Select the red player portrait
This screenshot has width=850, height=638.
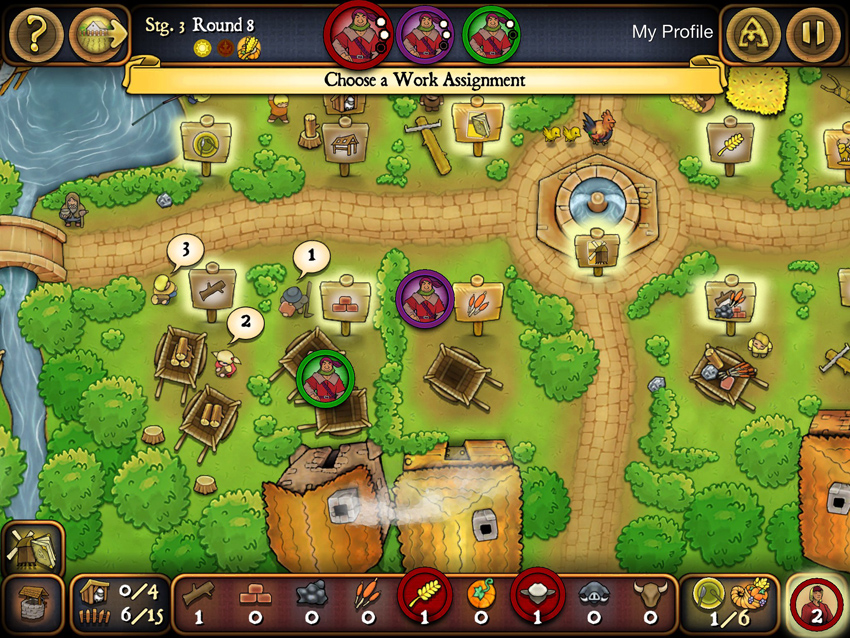[x=357, y=33]
